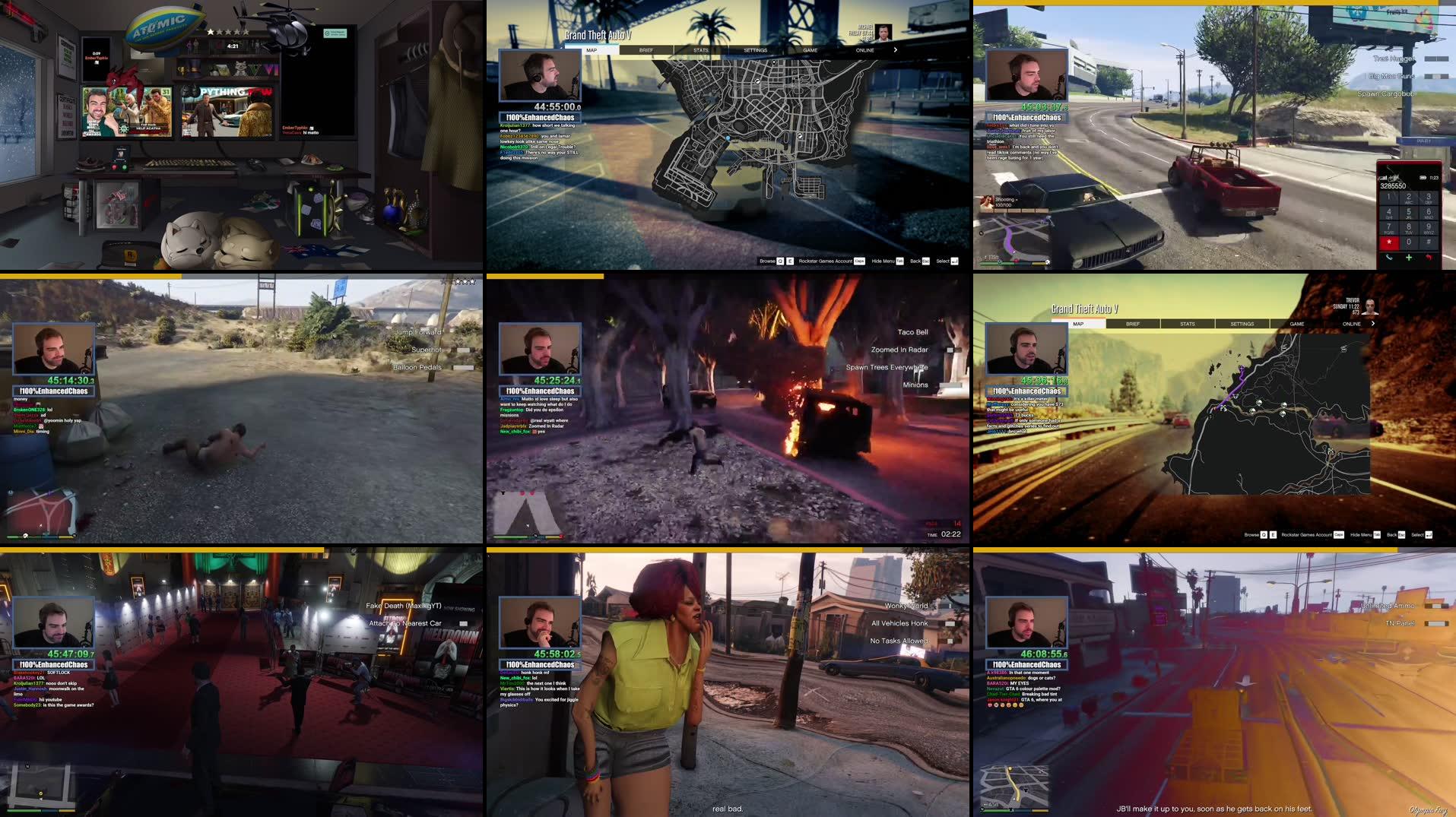Open the SETTINGS tab in the pause menu
Viewport: 1456px width, 817px height.
tap(755, 49)
